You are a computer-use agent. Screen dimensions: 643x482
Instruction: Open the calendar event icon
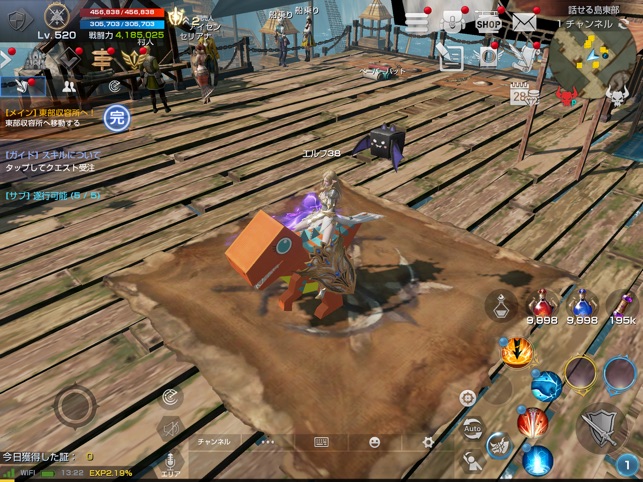520,95
